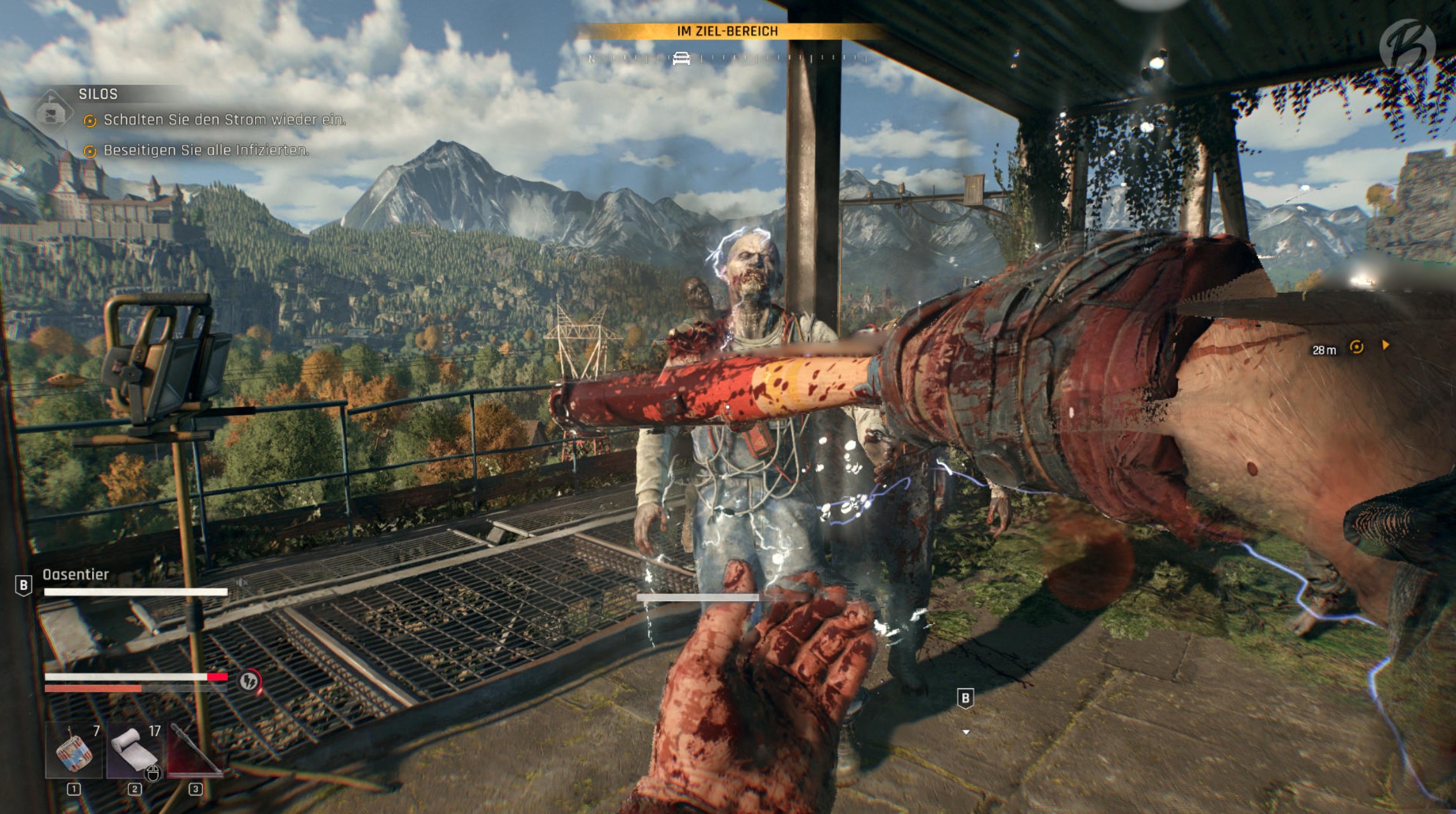1456x814 pixels.
Task: Click the car icon on the compass
Action: (x=681, y=58)
